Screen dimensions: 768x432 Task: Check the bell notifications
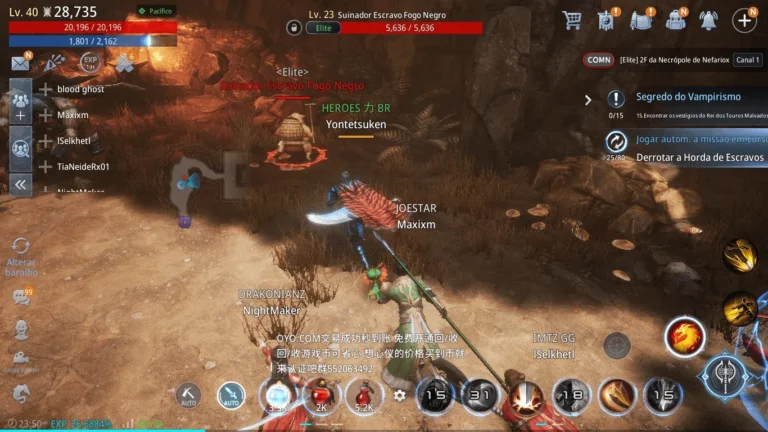[708, 20]
